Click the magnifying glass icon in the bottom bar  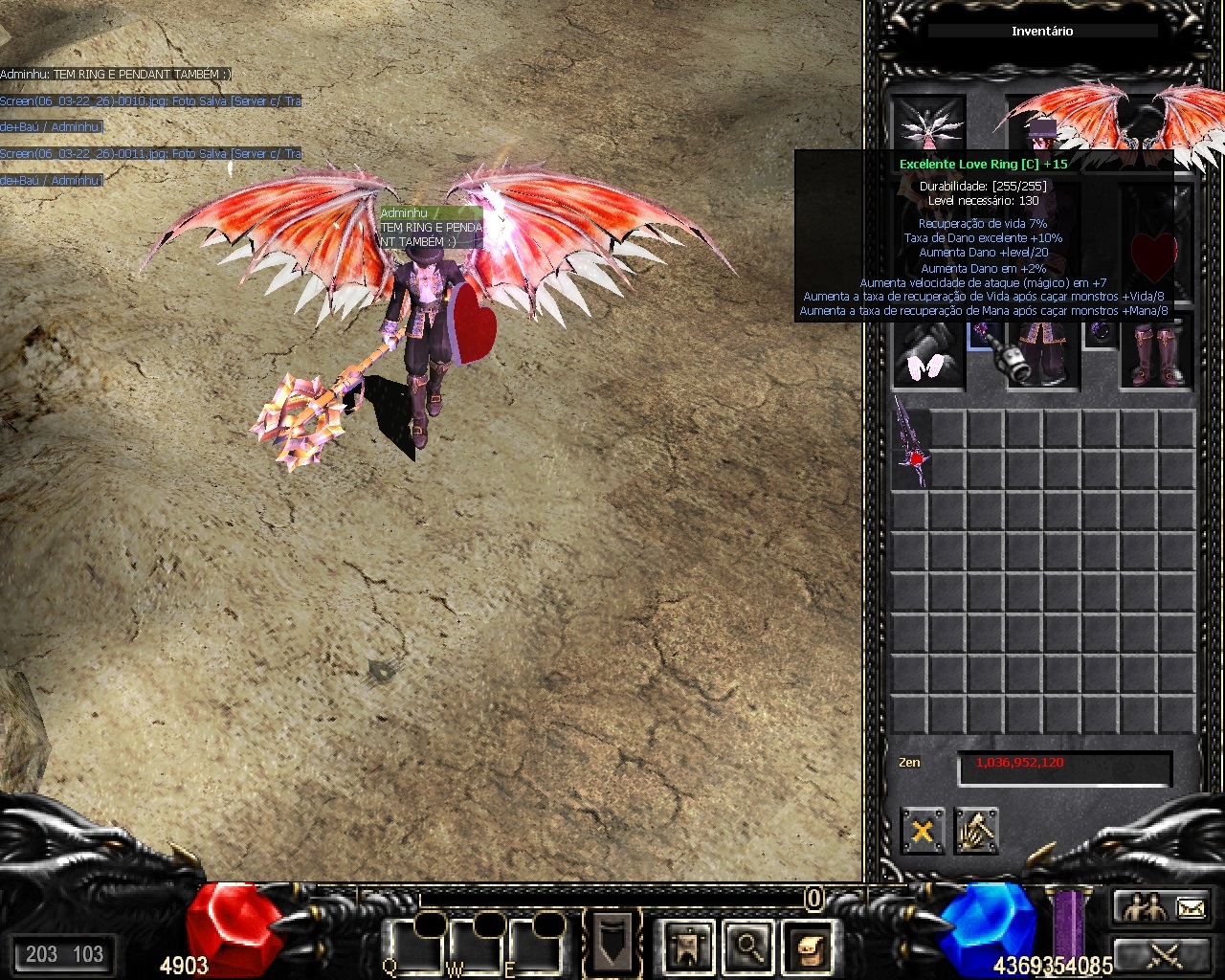click(748, 947)
